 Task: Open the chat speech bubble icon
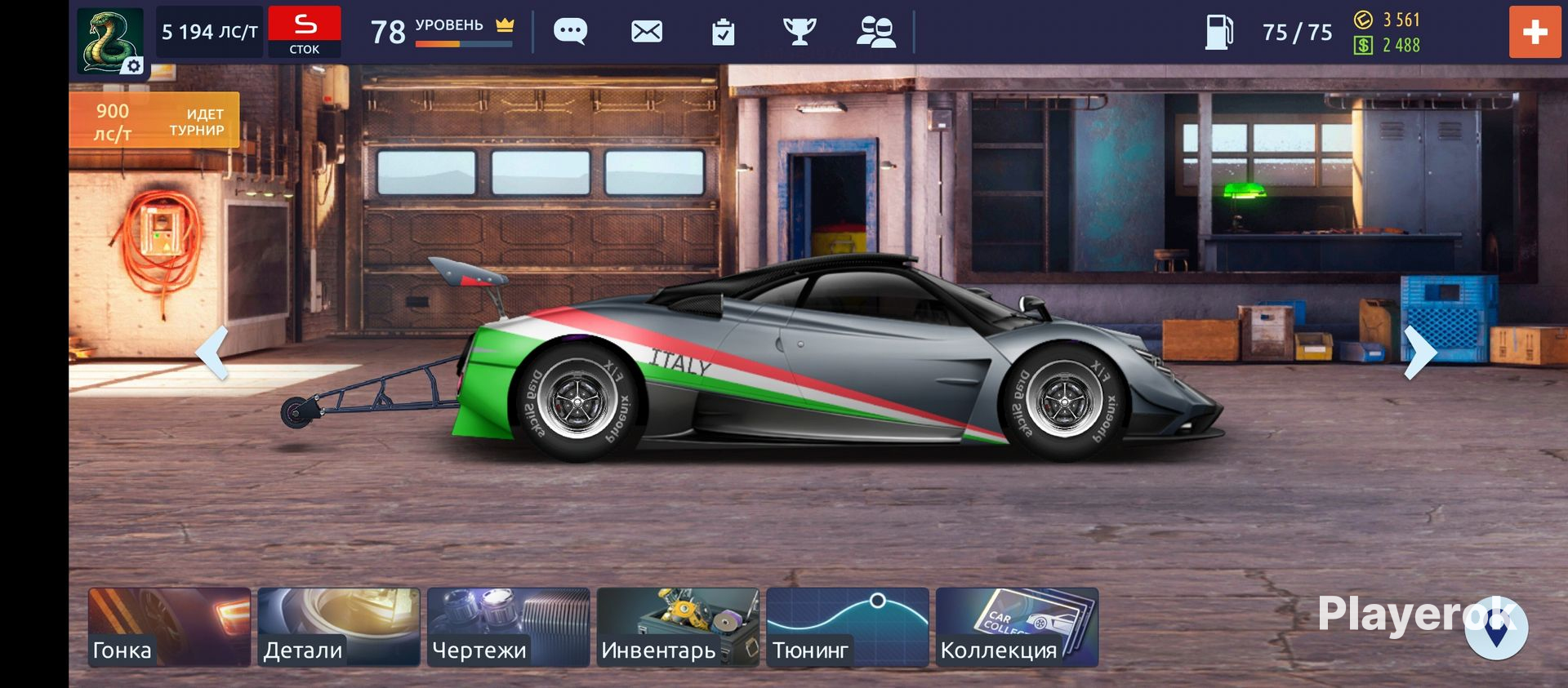[570, 32]
